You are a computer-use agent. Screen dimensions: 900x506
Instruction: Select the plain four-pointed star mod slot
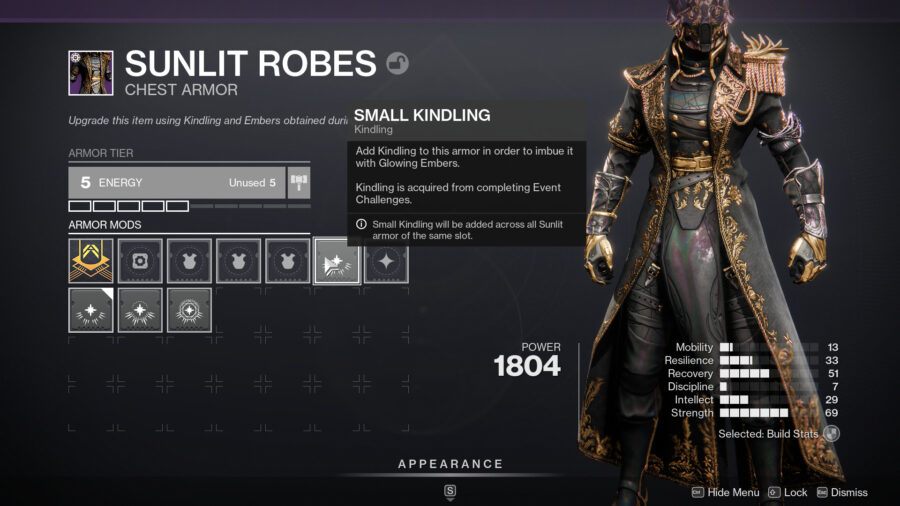coord(385,260)
